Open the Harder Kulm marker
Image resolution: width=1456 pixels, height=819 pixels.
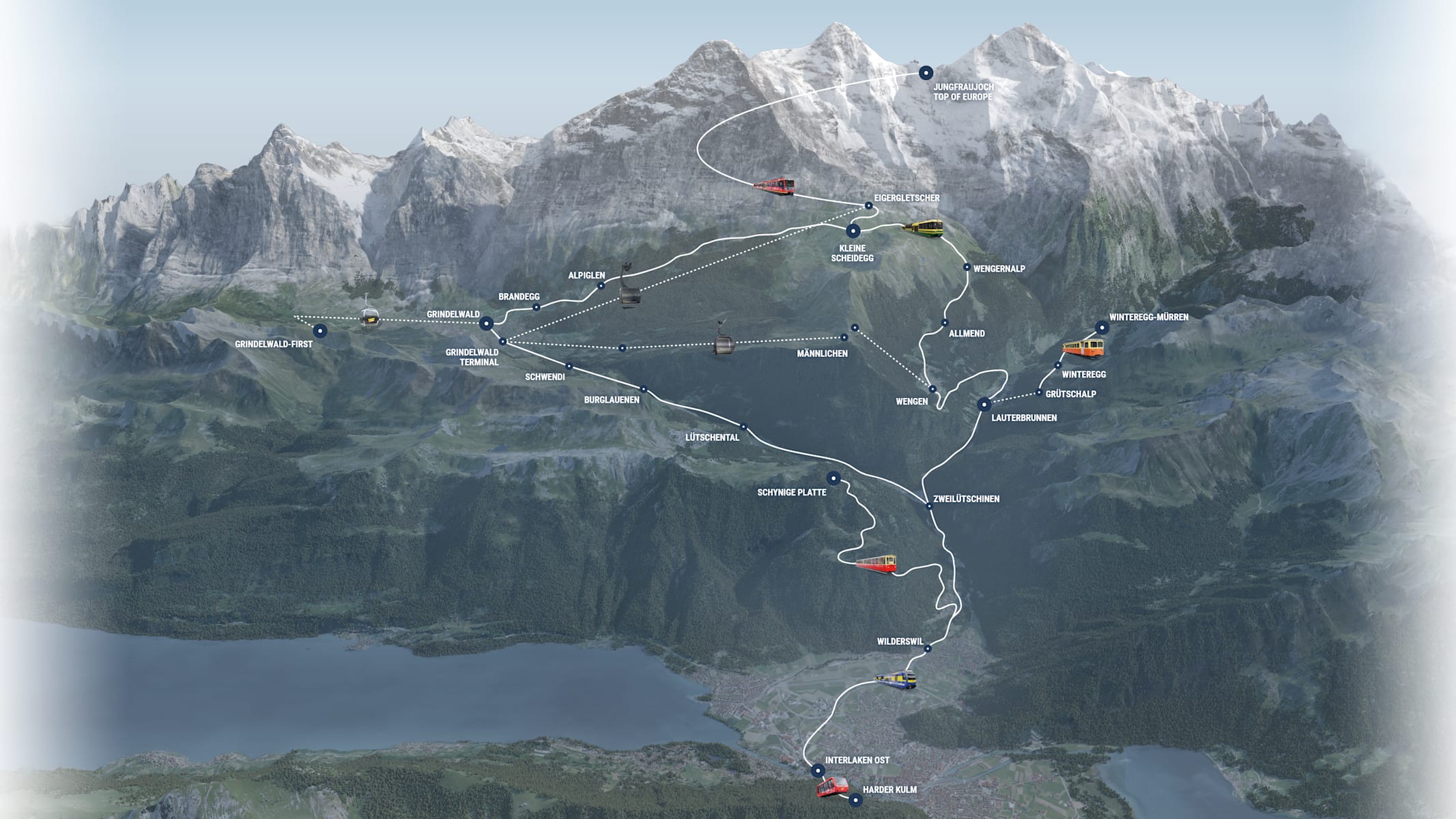855,796
